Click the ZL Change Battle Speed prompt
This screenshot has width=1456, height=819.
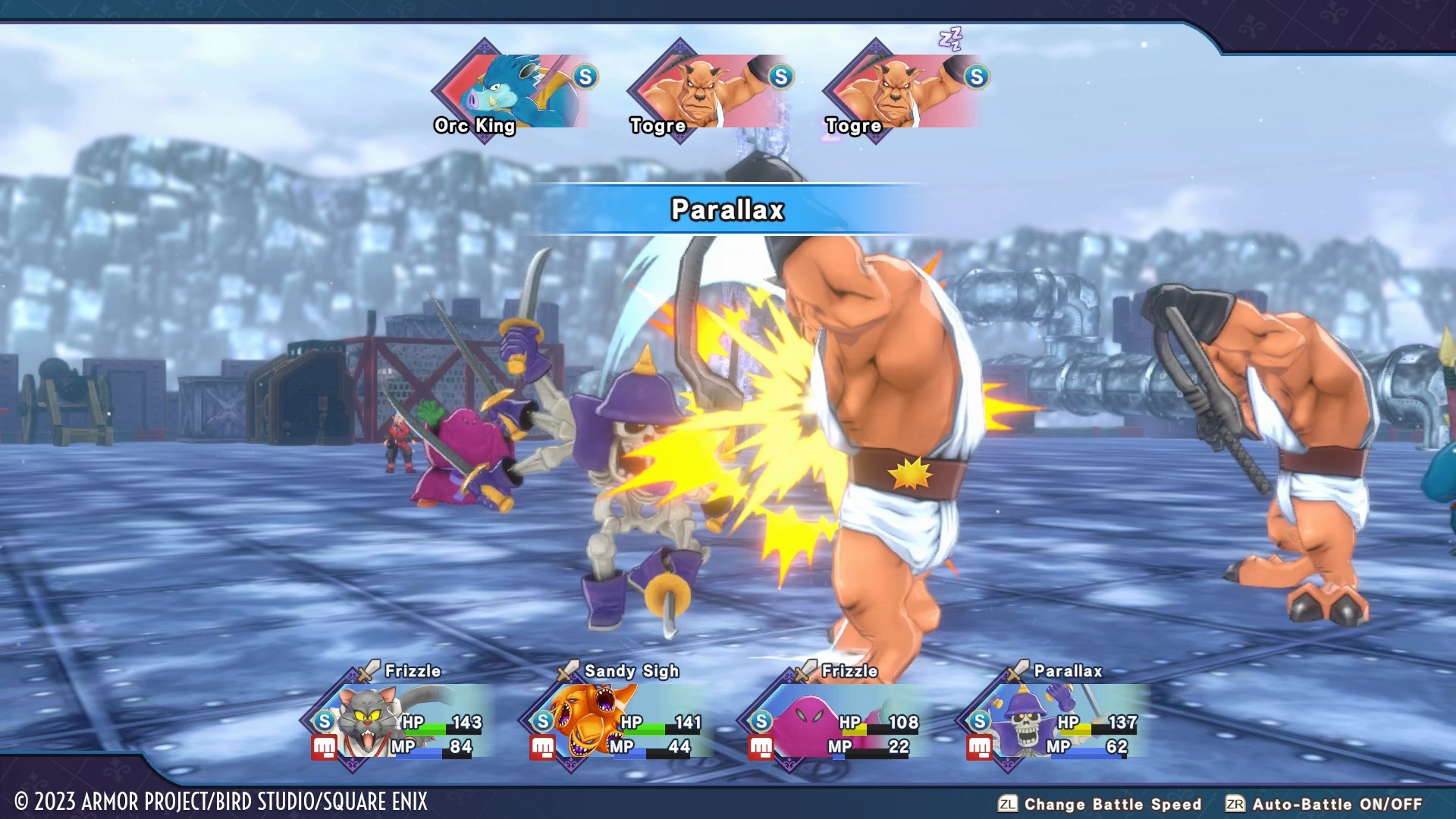[x=1006, y=803]
